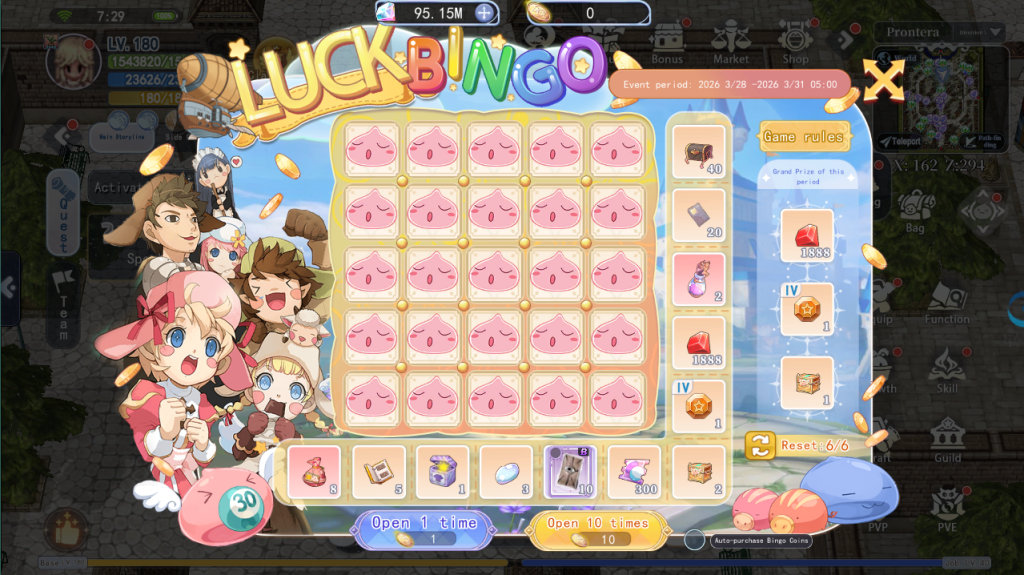Select the dark card reward with 10
The height and width of the screenshot is (575, 1024).
point(570,472)
